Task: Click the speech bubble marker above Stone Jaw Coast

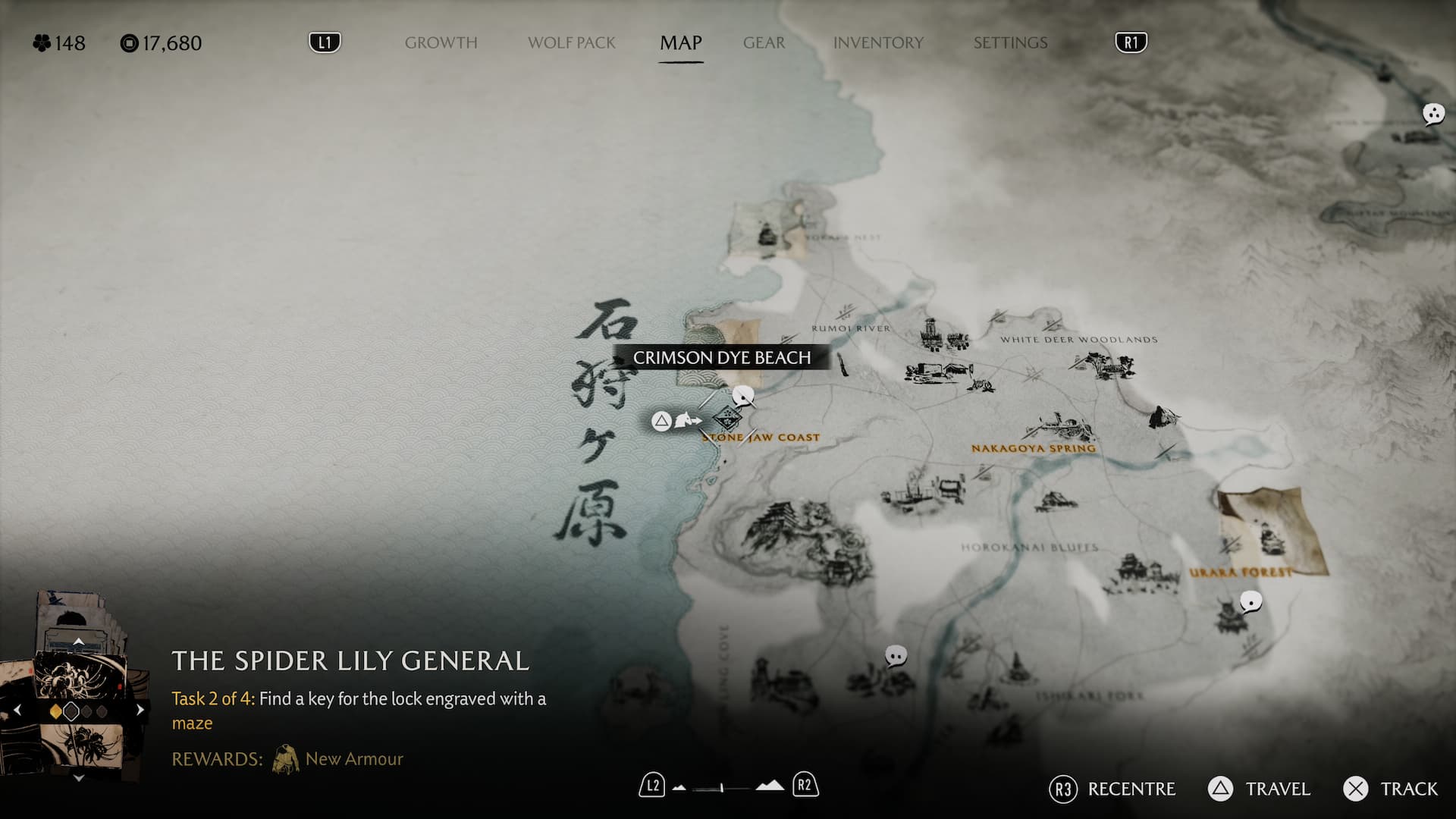Action: (743, 395)
